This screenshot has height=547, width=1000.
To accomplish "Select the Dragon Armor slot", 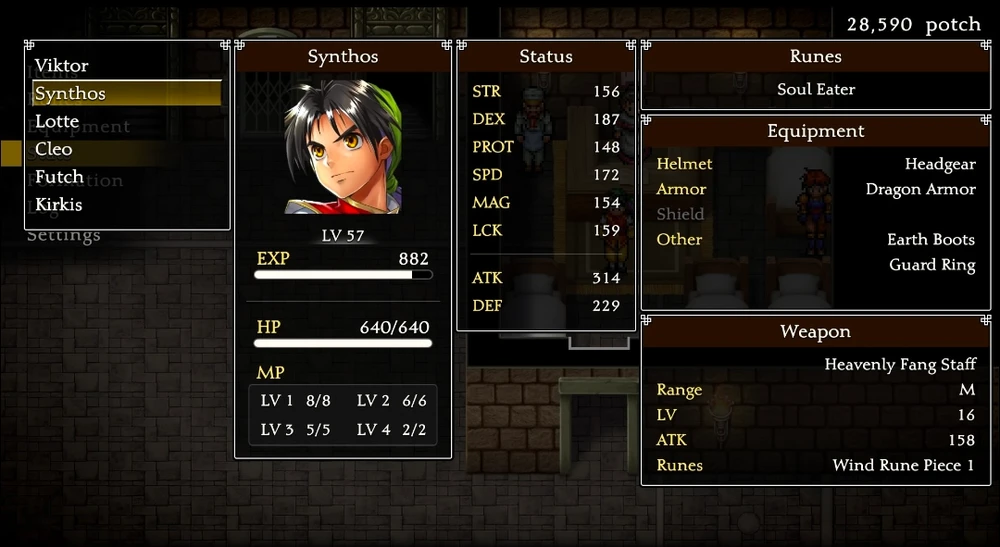I will click(920, 189).
